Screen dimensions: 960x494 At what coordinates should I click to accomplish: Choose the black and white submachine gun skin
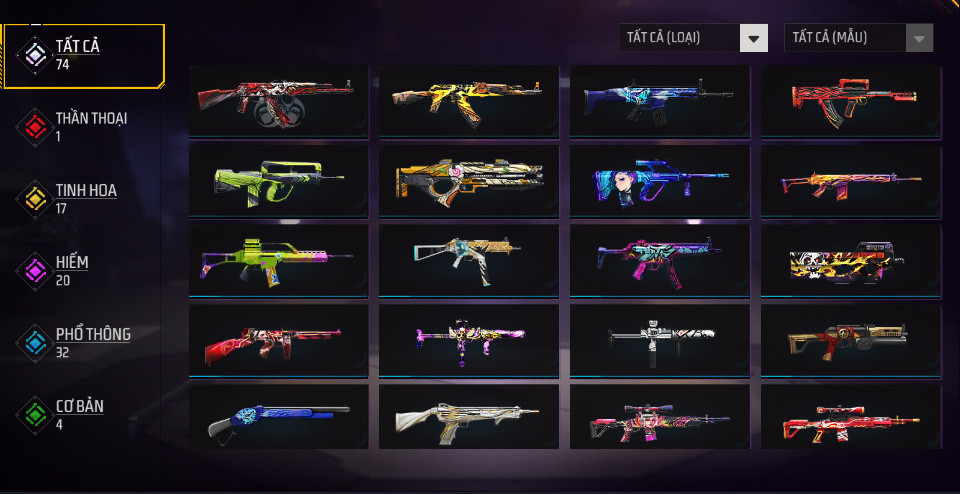(659, 339)
